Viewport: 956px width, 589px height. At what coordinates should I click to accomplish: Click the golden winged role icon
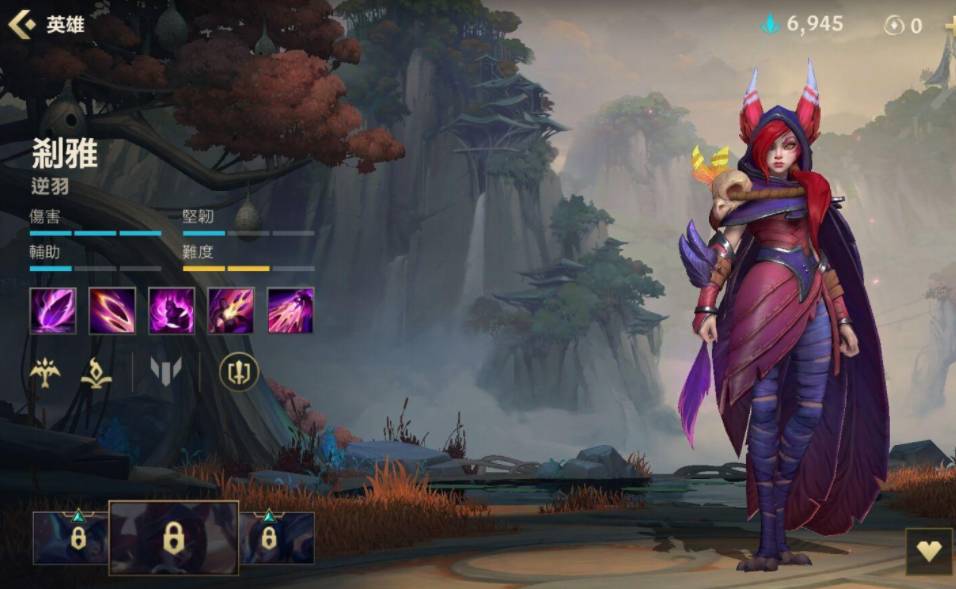(44, 373)
